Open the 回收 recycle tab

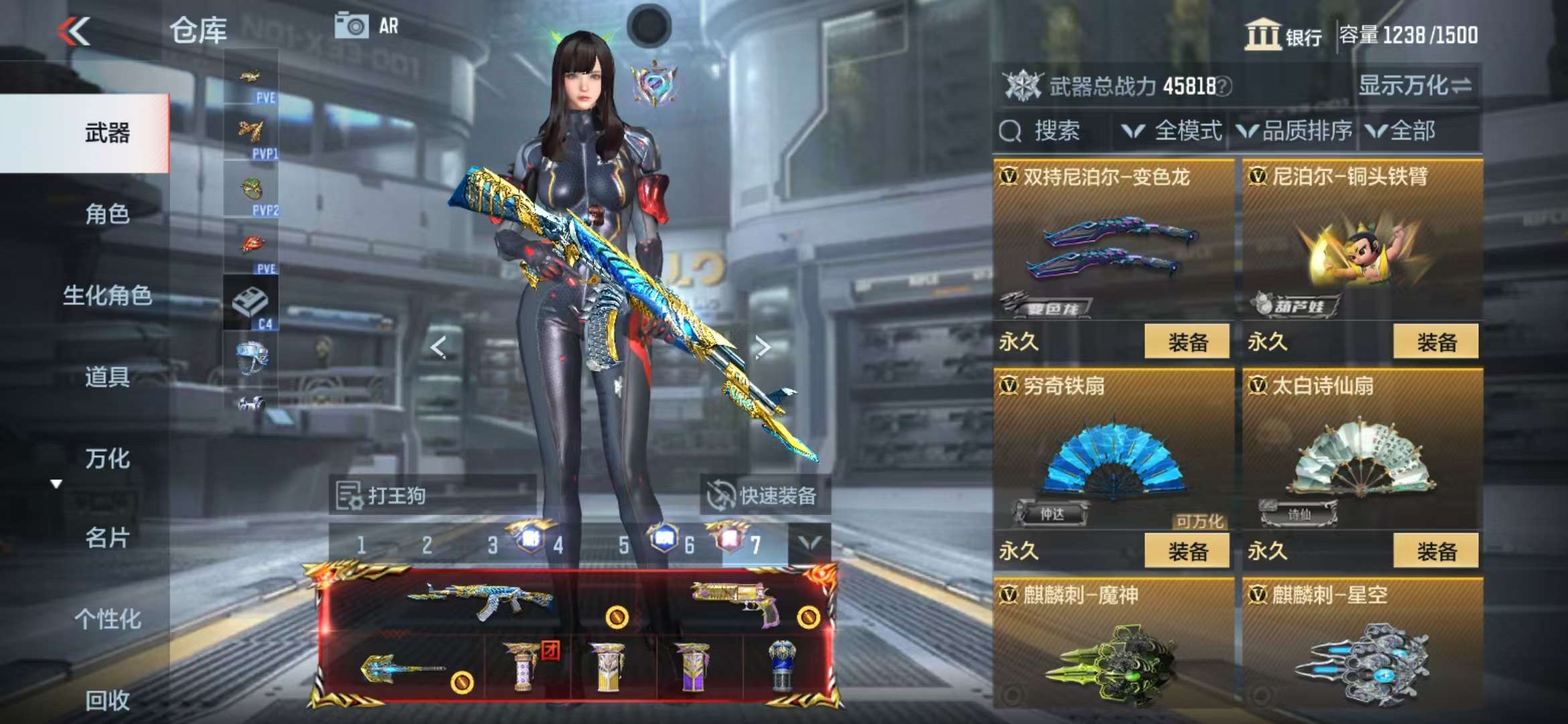(x=107, y=700)
